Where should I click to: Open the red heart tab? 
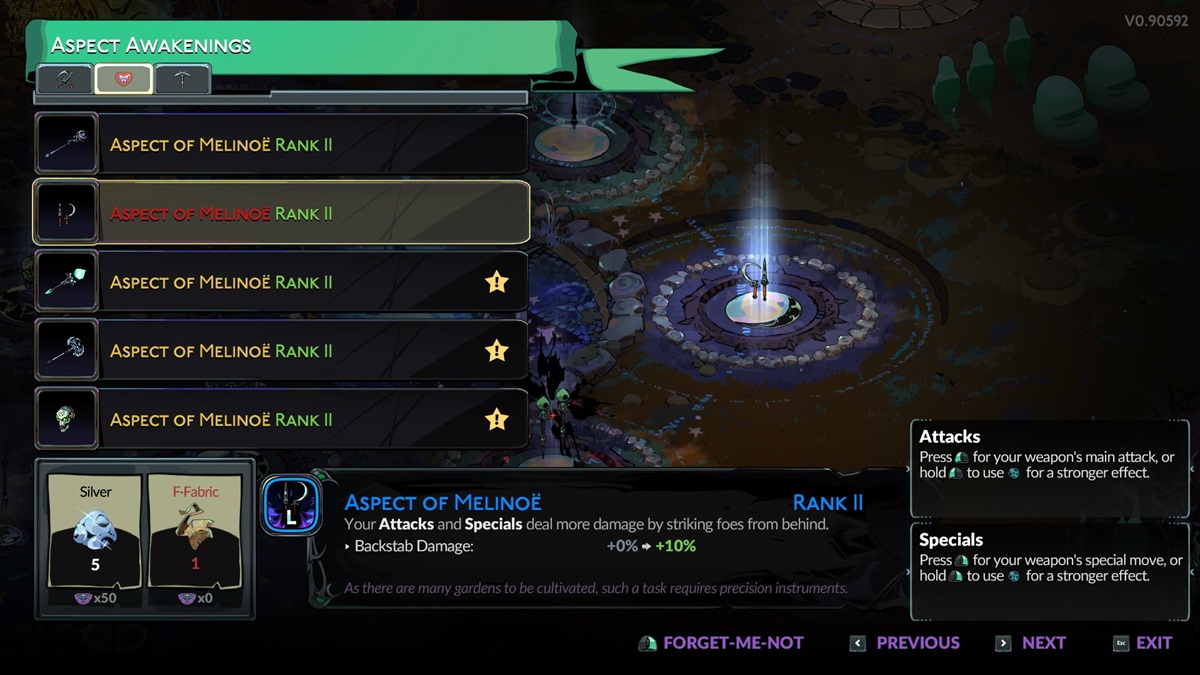click(x=124, y=79)
